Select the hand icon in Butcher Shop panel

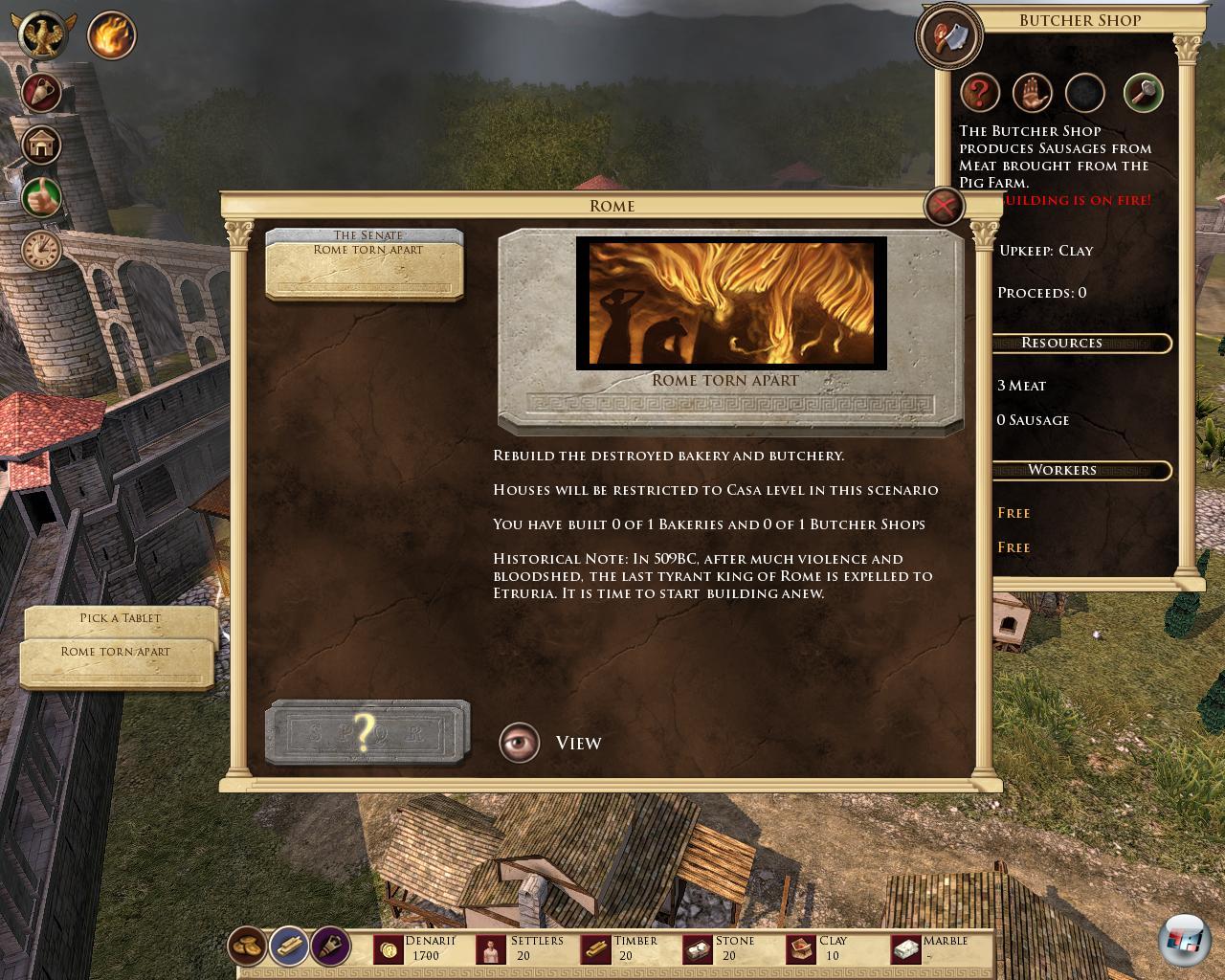click(1033, 94)
